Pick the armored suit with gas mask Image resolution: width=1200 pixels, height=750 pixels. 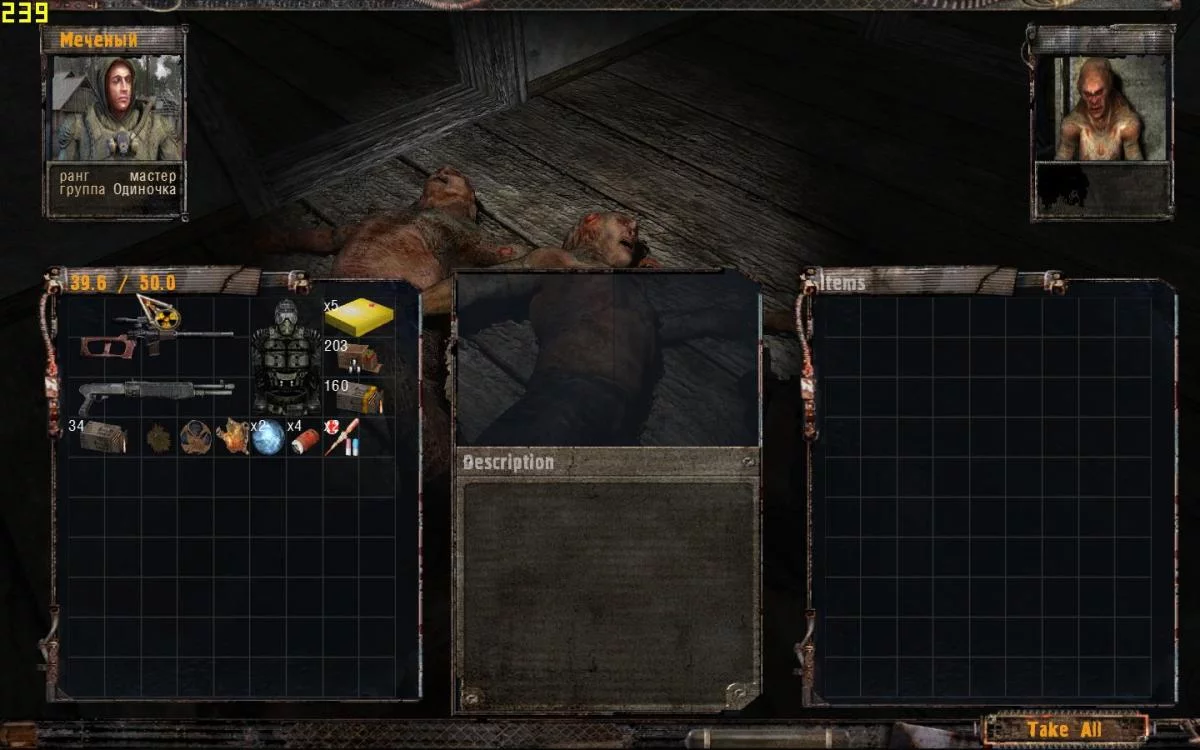coord(285,356)
